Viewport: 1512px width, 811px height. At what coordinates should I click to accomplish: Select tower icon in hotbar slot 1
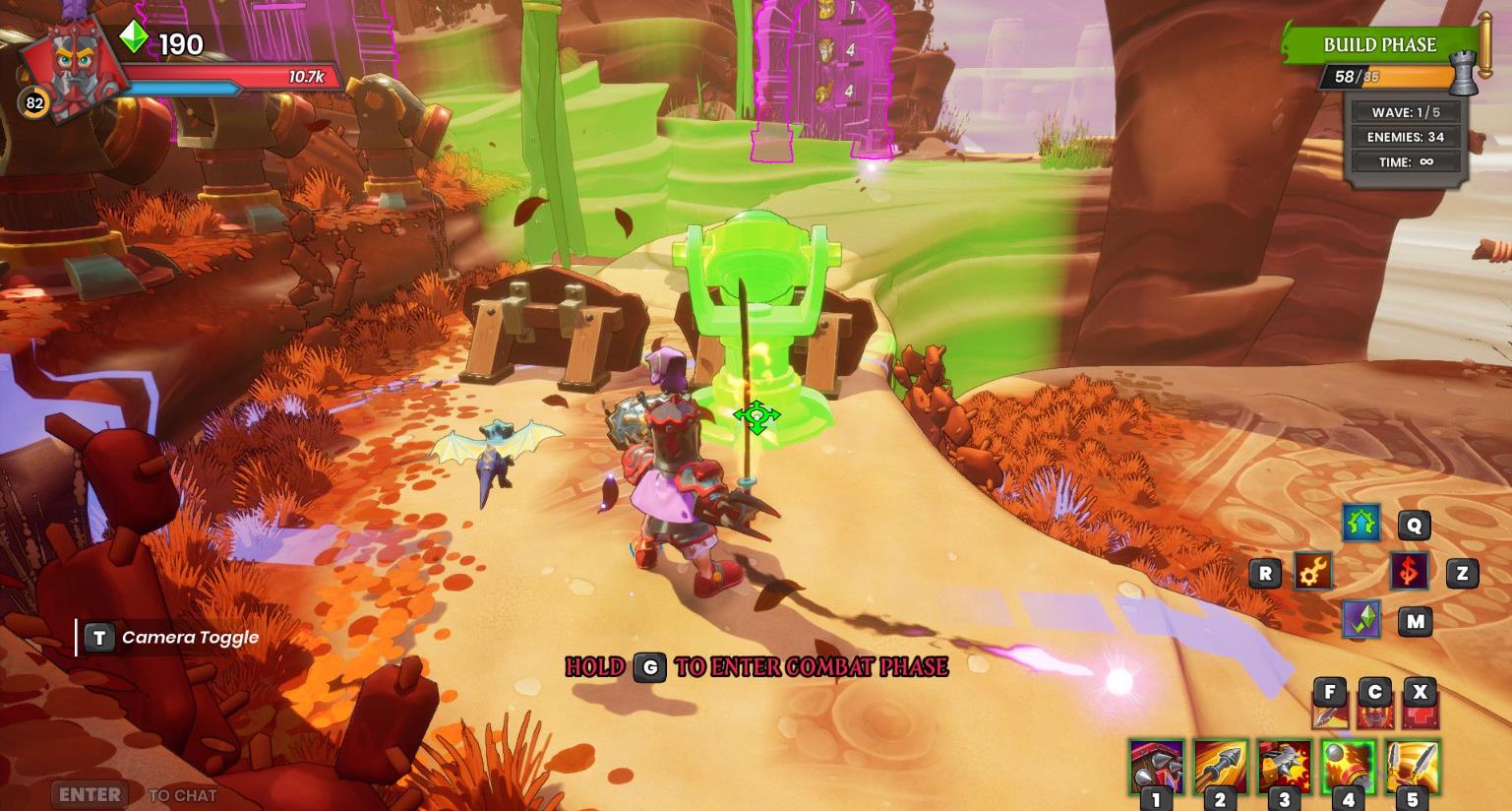(x=1156, y=766)
